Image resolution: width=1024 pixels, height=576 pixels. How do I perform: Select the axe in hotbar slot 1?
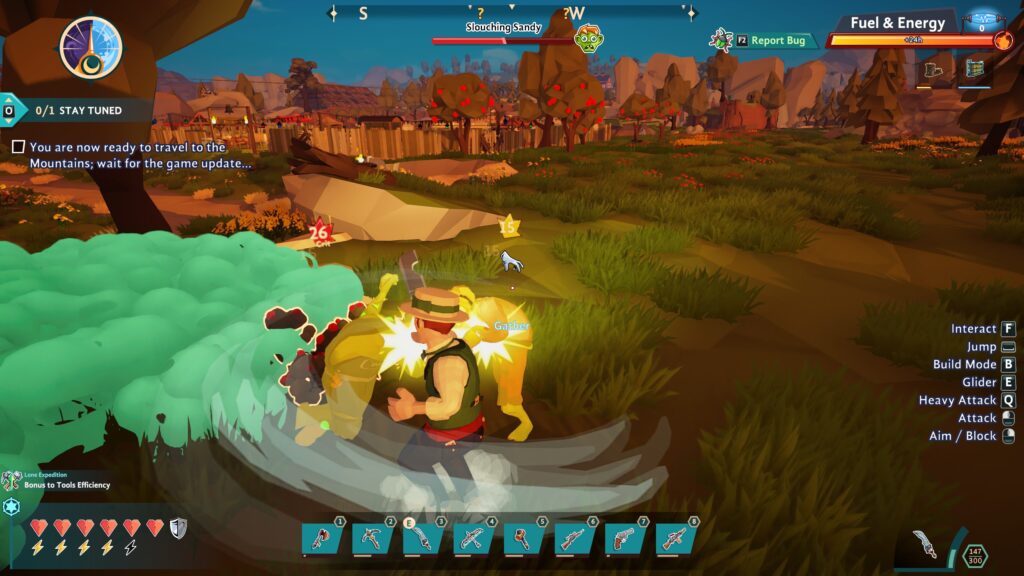[x=322, y=539]
